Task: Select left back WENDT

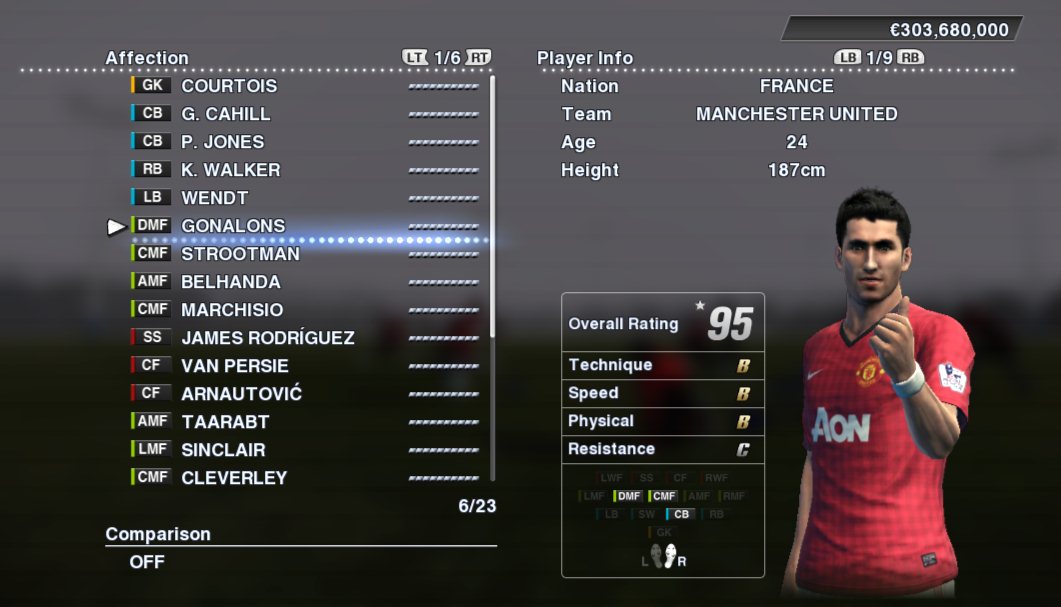Action: tap(214, 198)
